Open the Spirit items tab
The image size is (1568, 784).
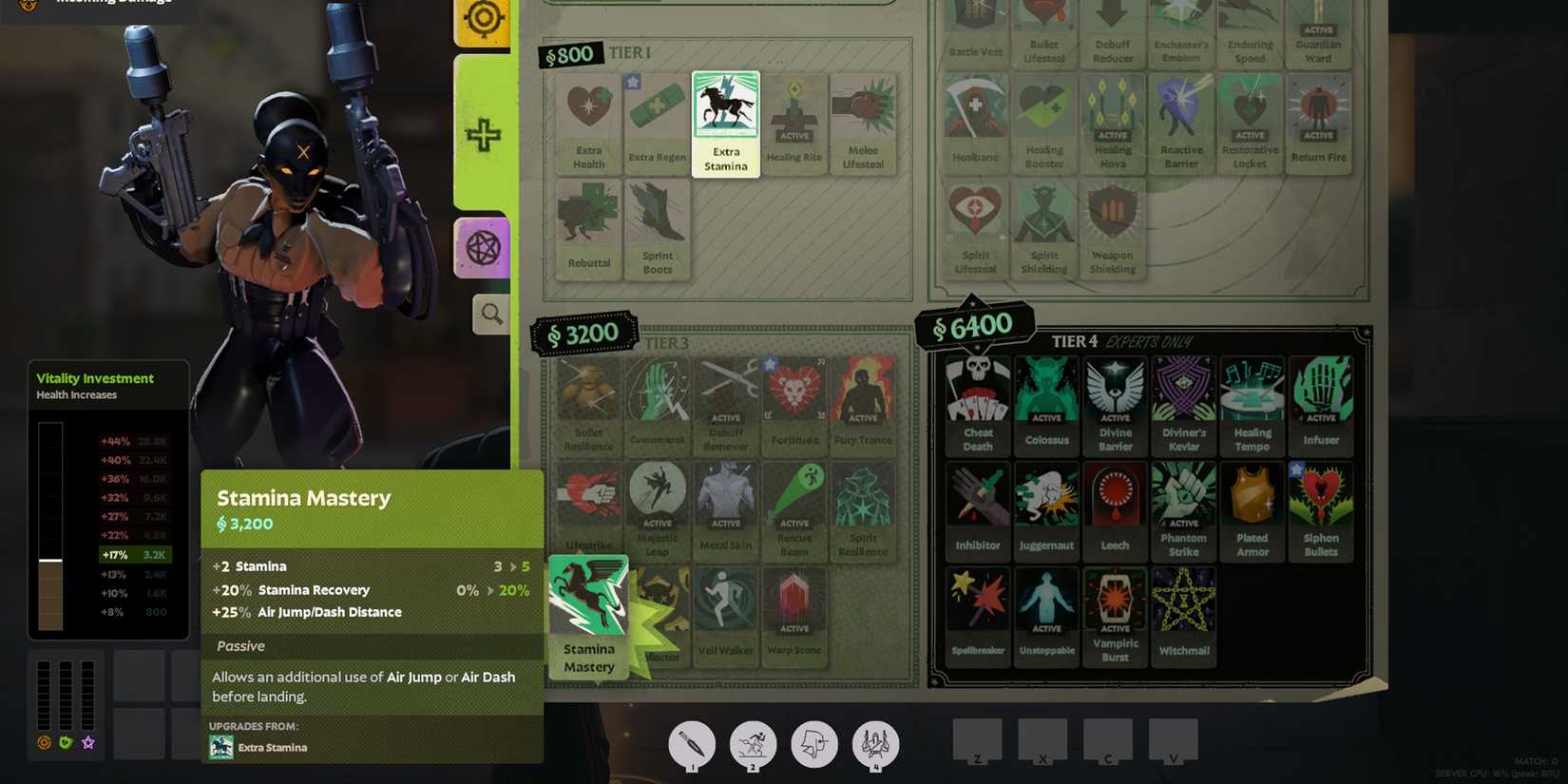[x=483, y=248]
